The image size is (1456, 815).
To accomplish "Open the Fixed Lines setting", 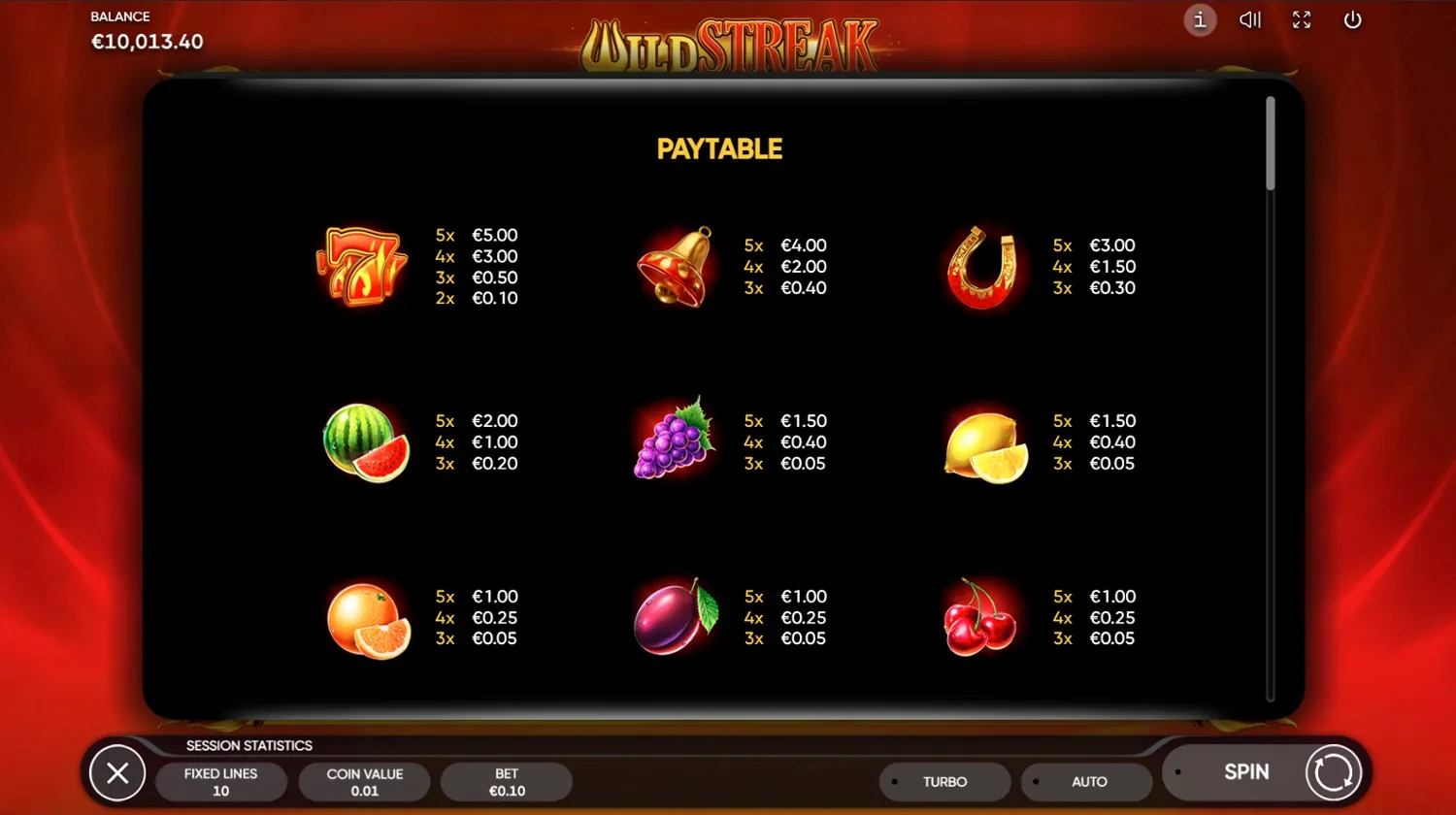I will [x=222, y=781].
